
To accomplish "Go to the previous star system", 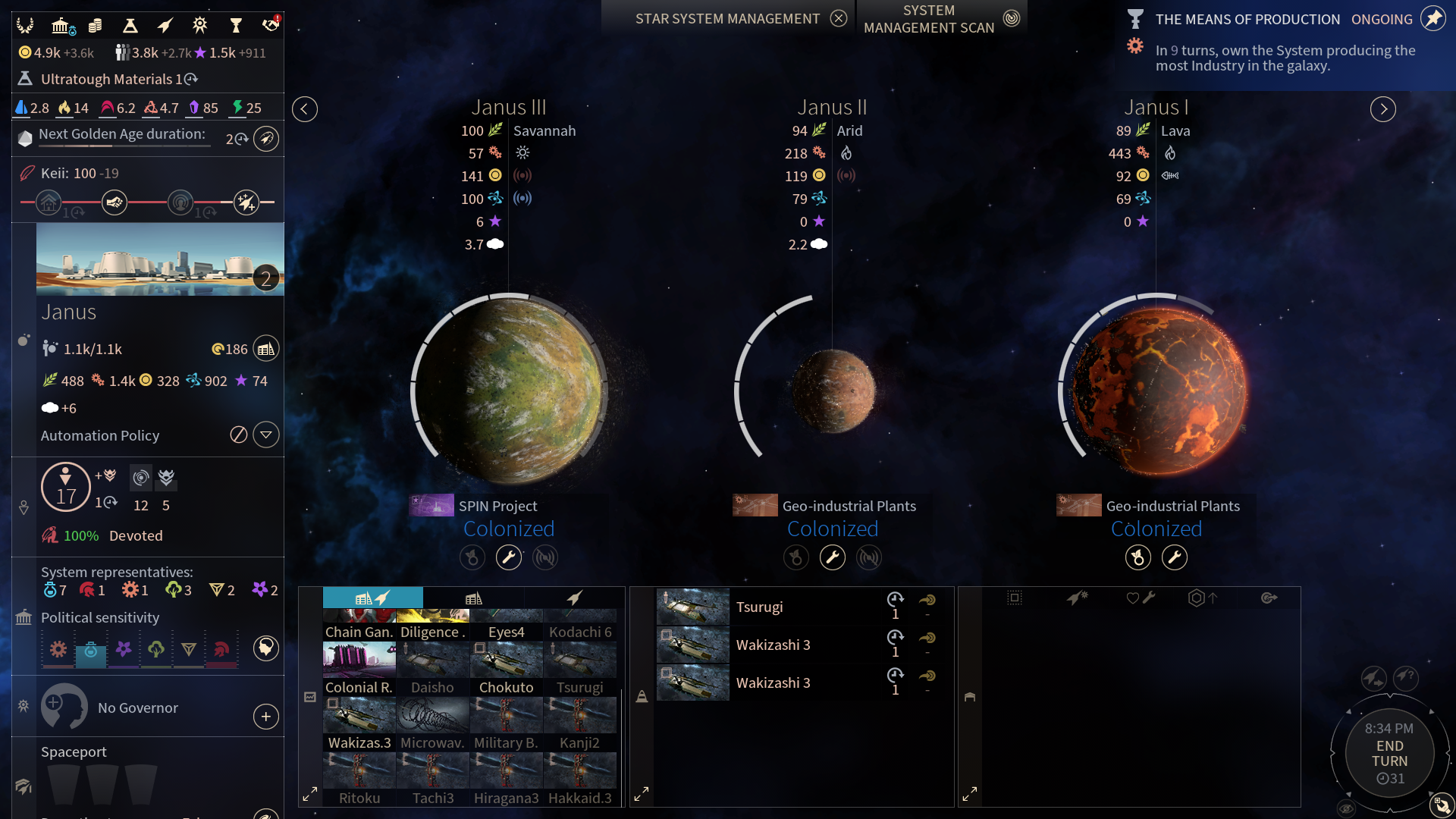I will point(304,109).
